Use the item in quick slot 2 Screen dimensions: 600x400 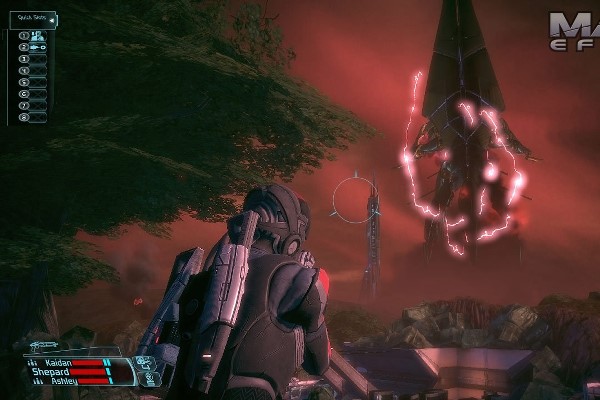pyautogui.click(x=35, y=47)
